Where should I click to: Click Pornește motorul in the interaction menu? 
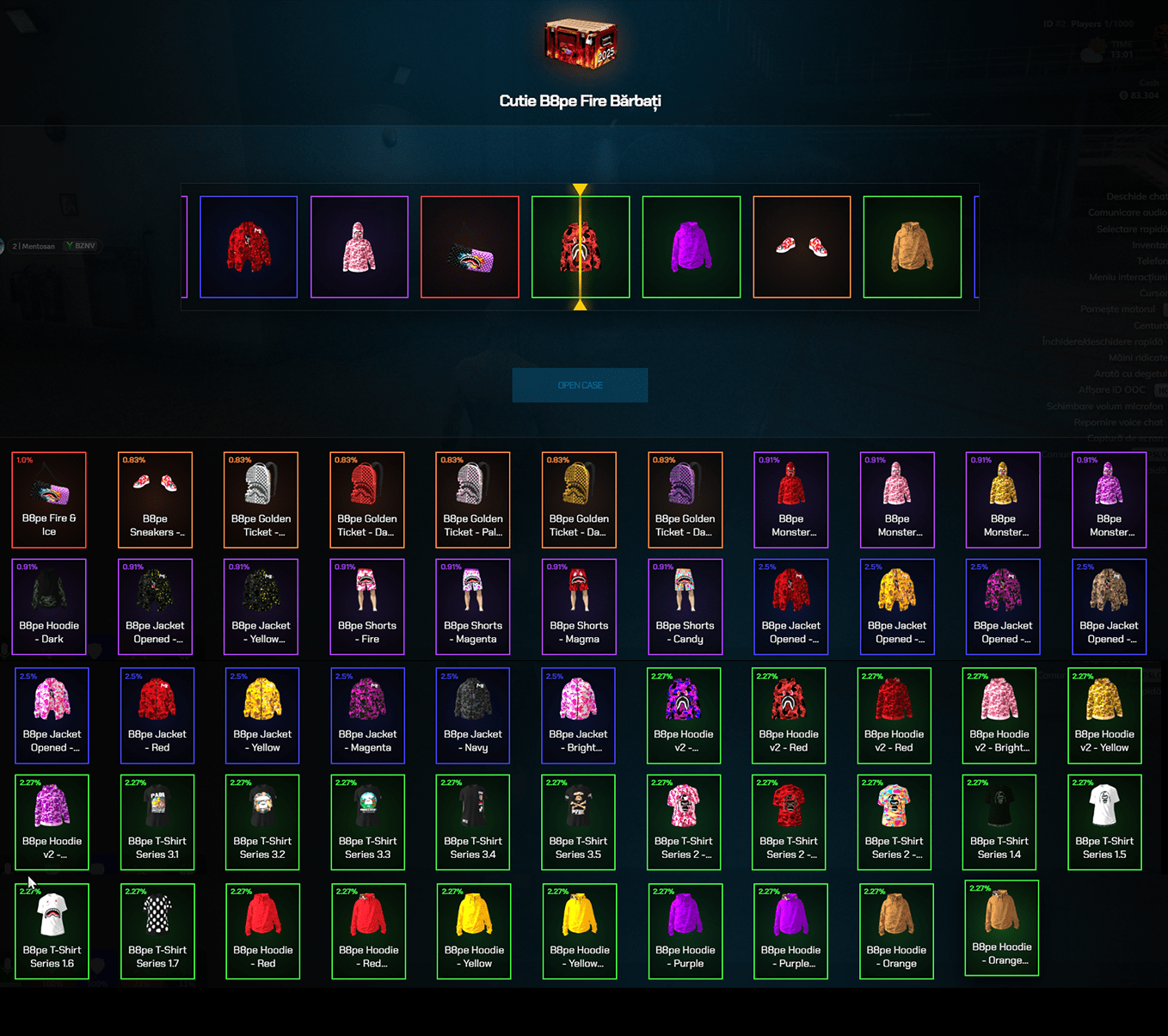click(x=1117, y=310)
